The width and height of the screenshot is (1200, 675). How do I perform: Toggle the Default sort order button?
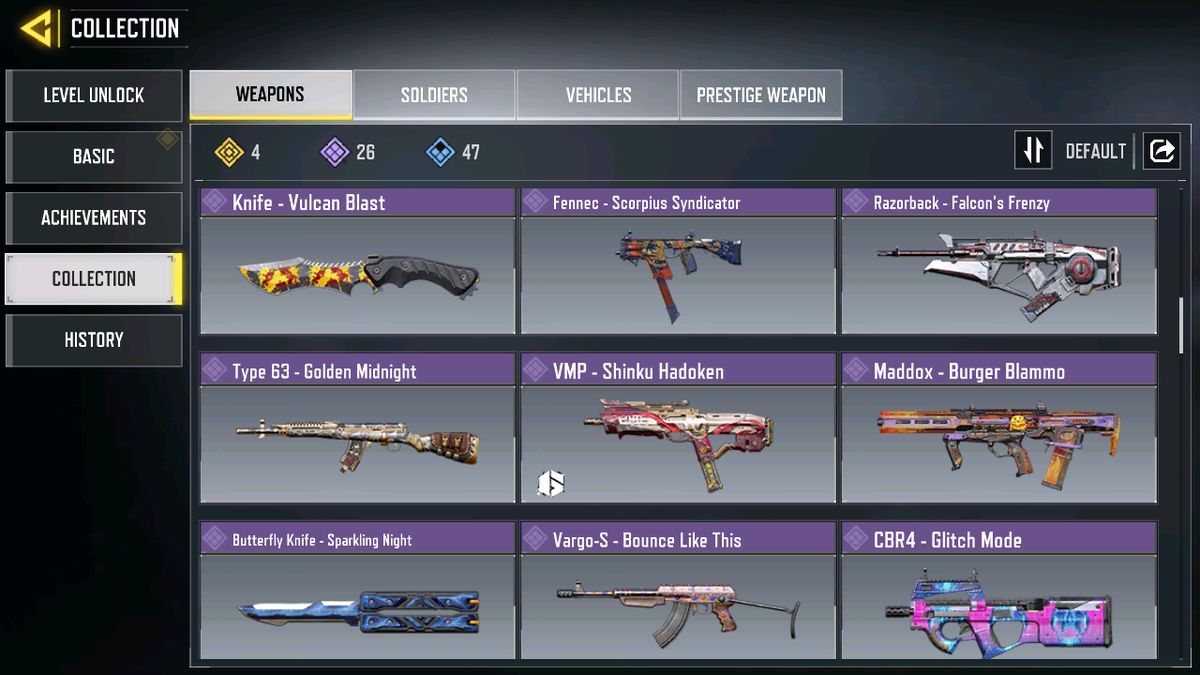pyautogui.click(x=1034, y=151)
